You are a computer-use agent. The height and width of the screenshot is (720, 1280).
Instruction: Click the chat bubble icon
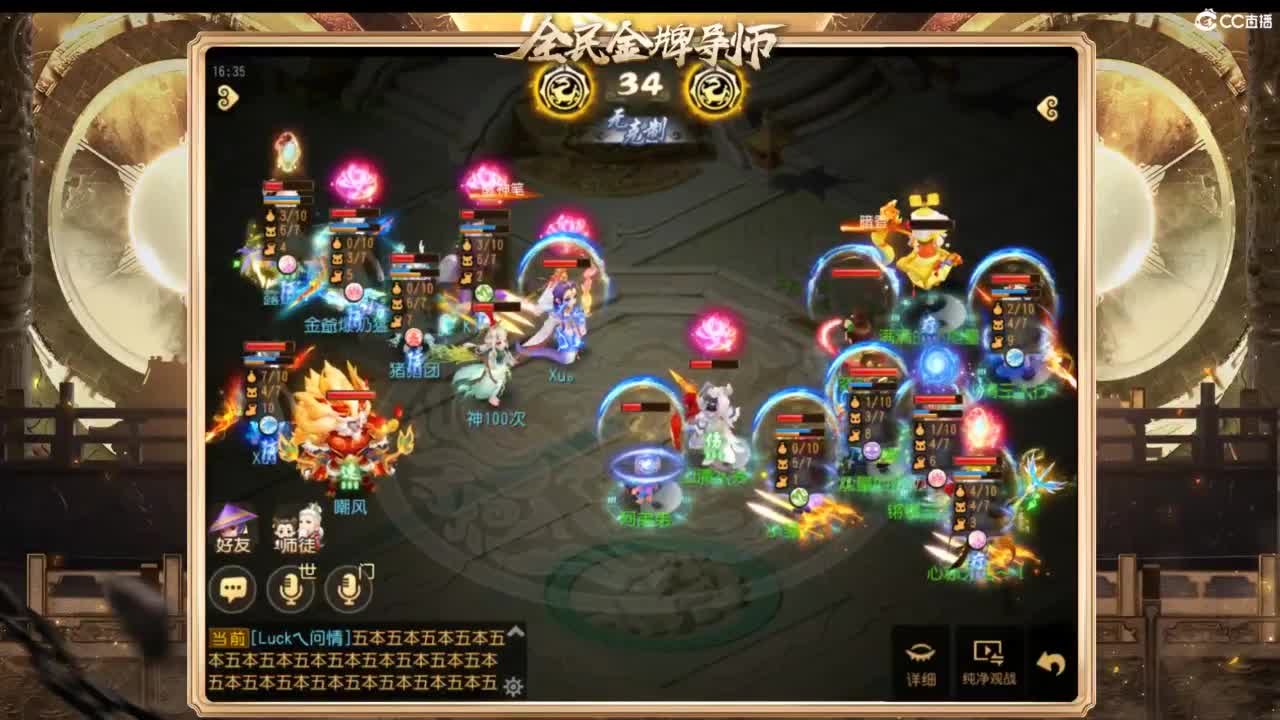pyautogui.click(x=234, y=590)
